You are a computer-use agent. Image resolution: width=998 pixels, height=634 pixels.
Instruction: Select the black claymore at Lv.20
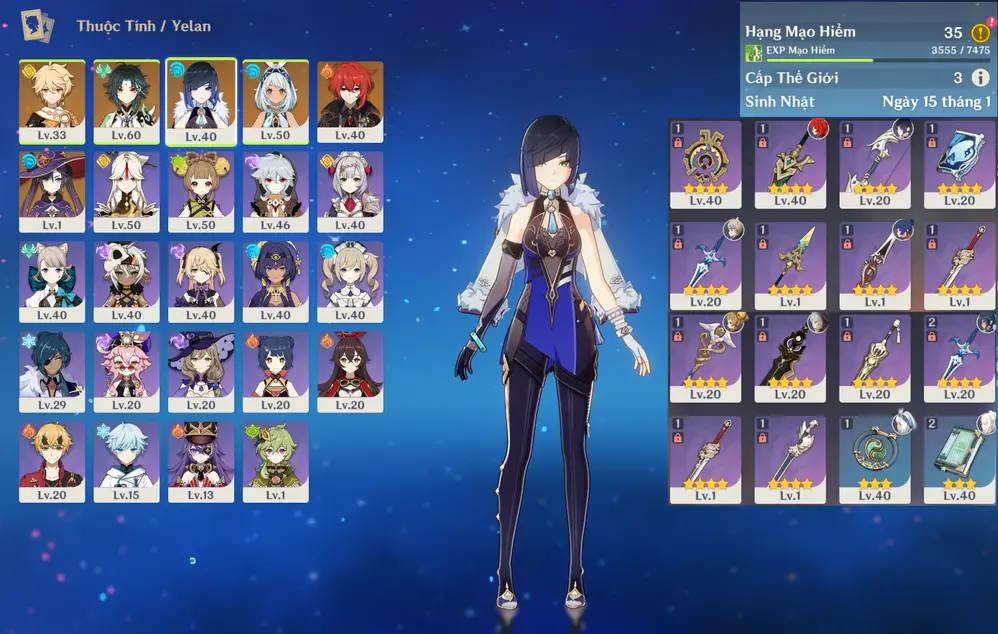[790, 360]
